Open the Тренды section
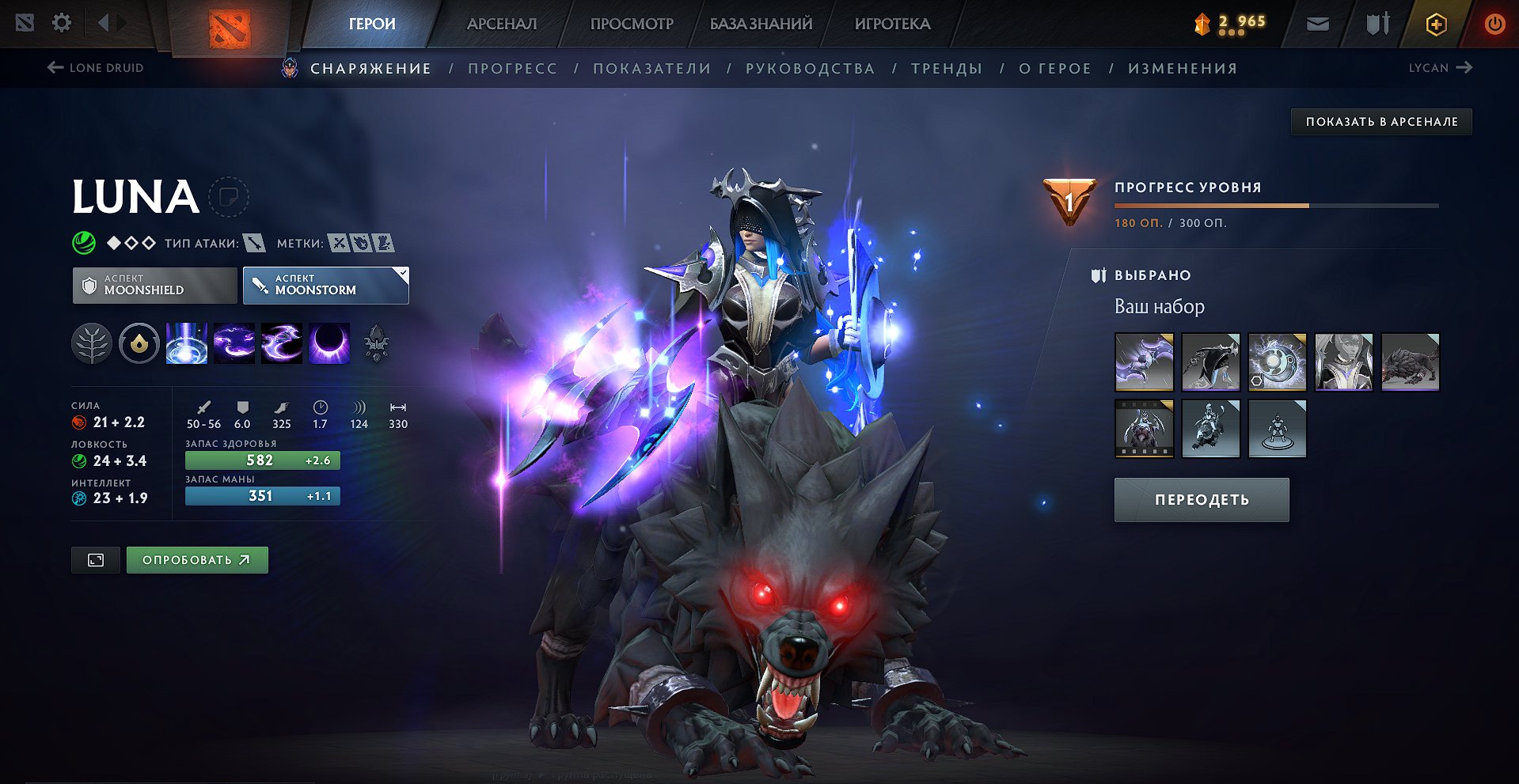 click(947, 69)
